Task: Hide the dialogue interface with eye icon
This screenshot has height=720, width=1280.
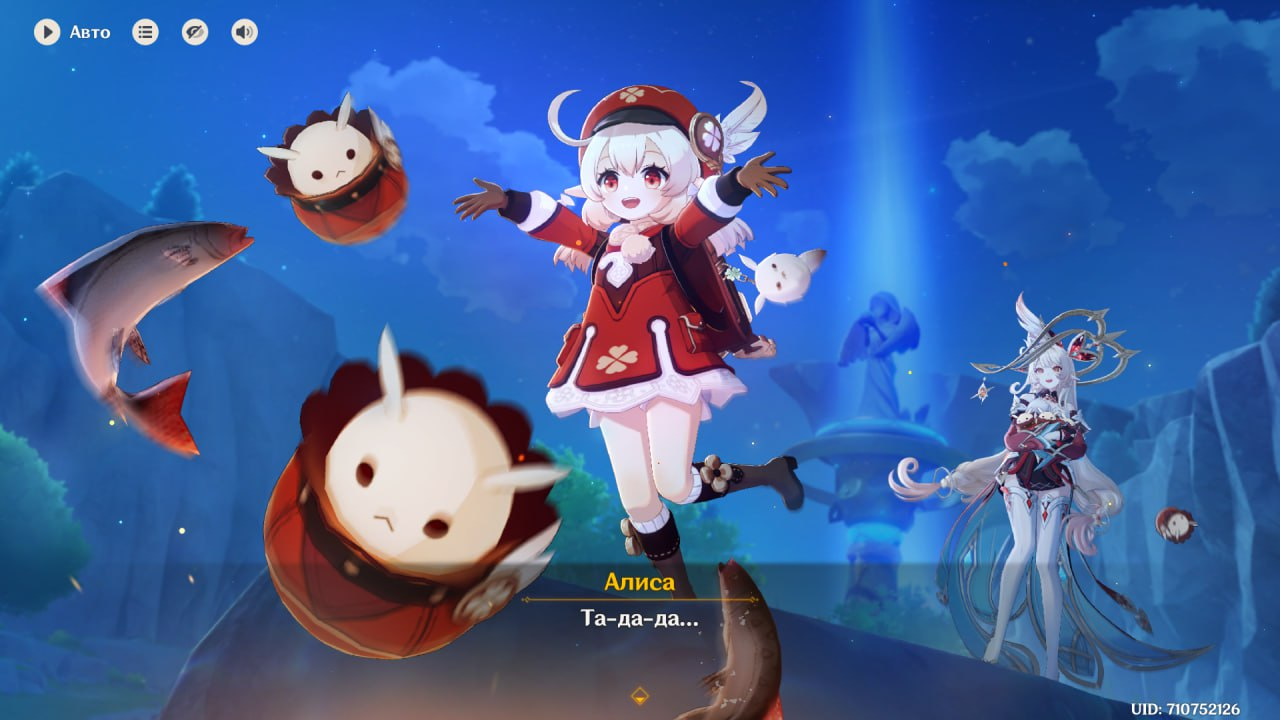Action: [195, 32]
